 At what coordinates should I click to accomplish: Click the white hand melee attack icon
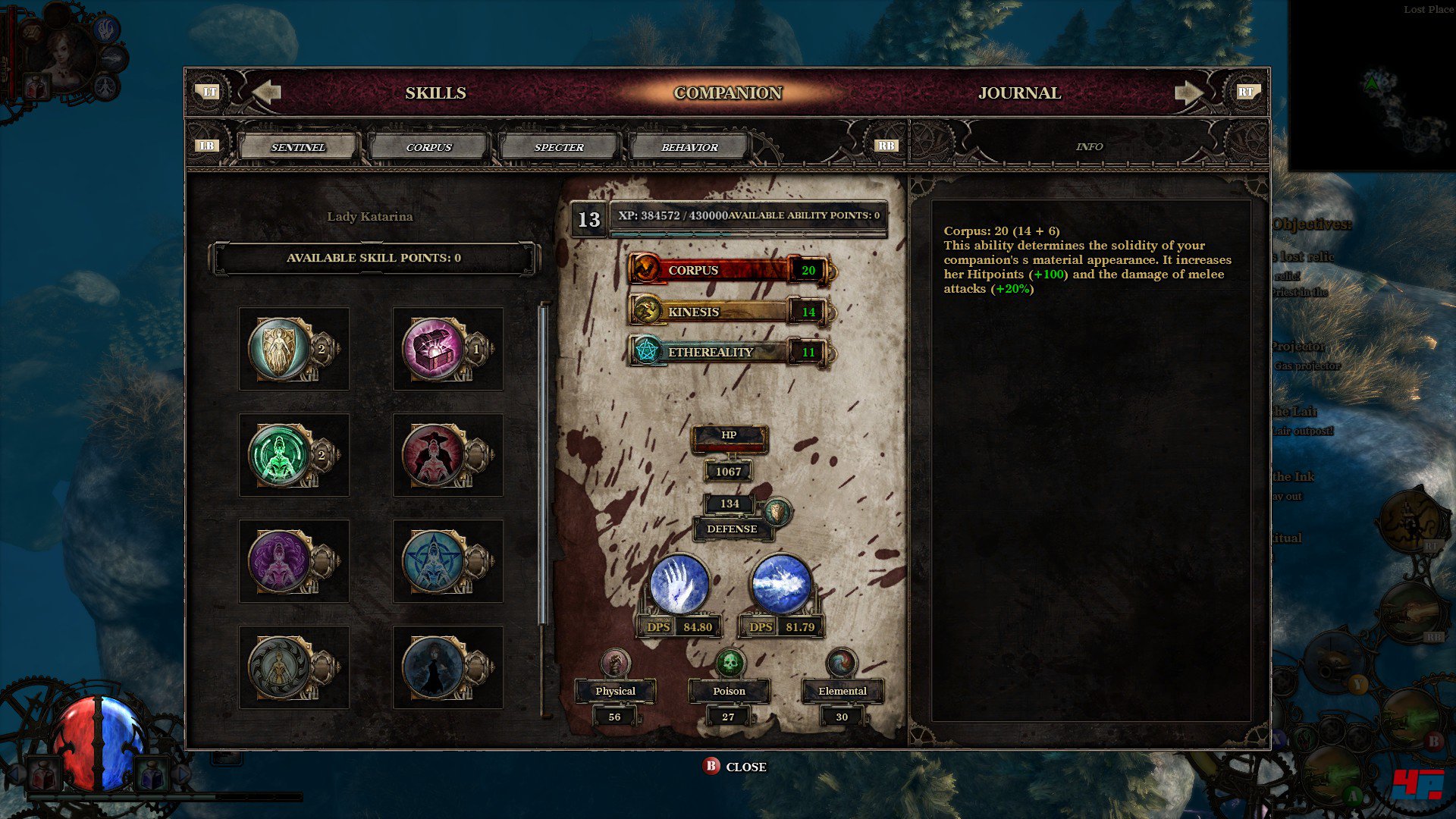pyautogui.click(x=679, y=584)
